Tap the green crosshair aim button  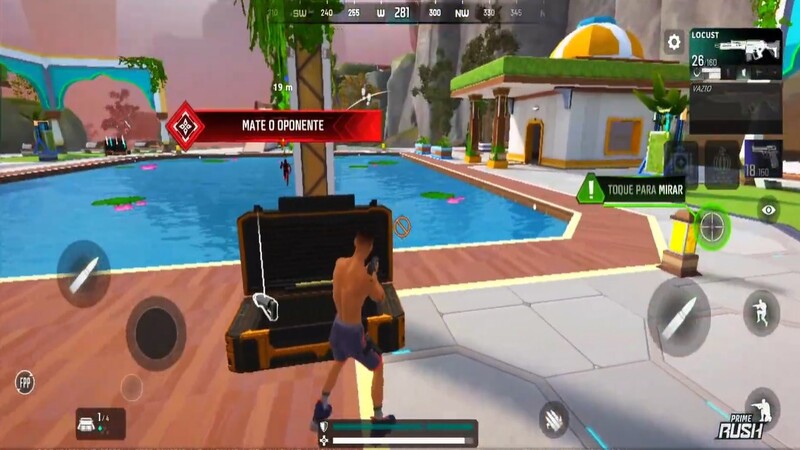[711, 227]
